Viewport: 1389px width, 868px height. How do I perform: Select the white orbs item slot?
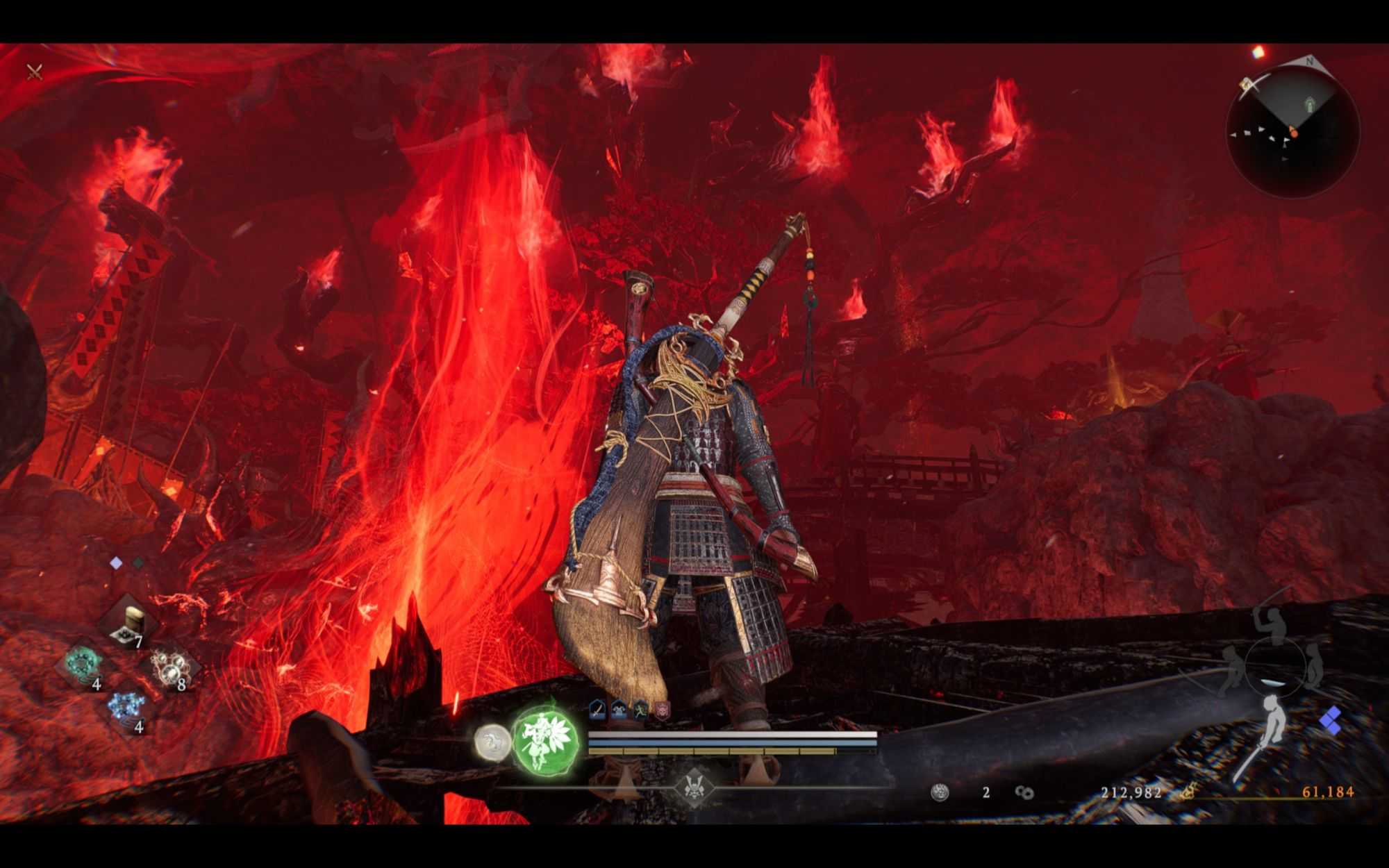point(171,667)
